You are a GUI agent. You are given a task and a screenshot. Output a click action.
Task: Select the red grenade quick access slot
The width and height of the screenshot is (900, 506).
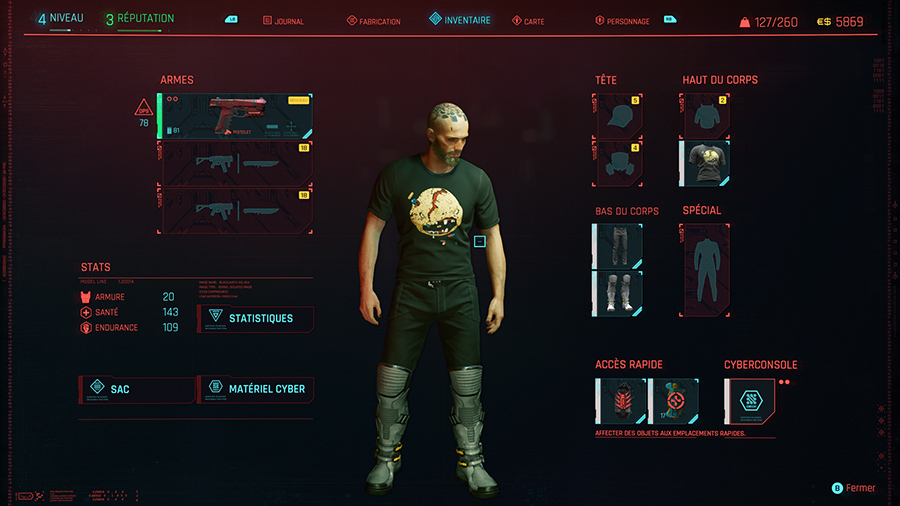coord(621,402)
